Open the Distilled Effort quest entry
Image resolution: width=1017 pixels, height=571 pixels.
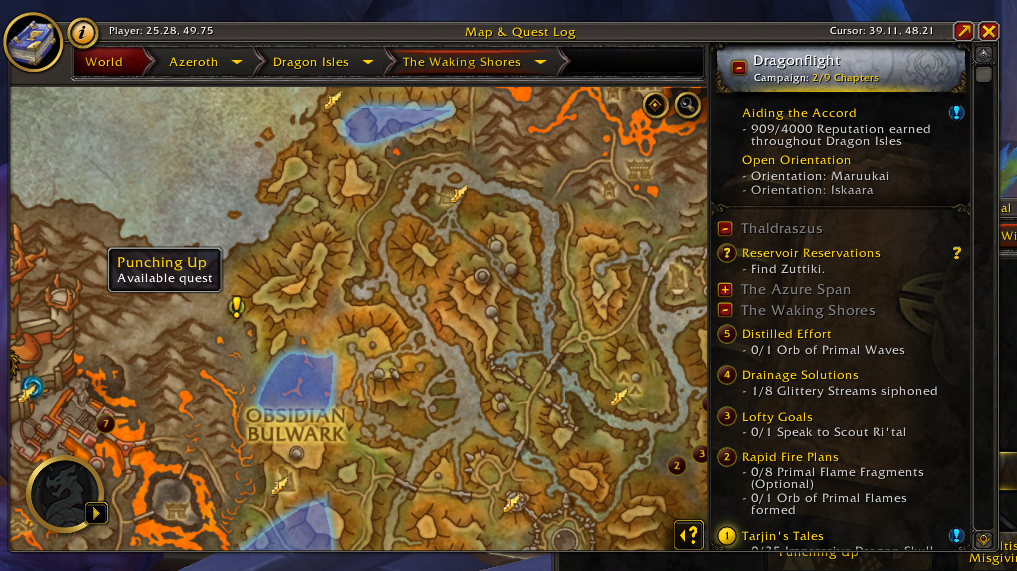coord(786,334)
